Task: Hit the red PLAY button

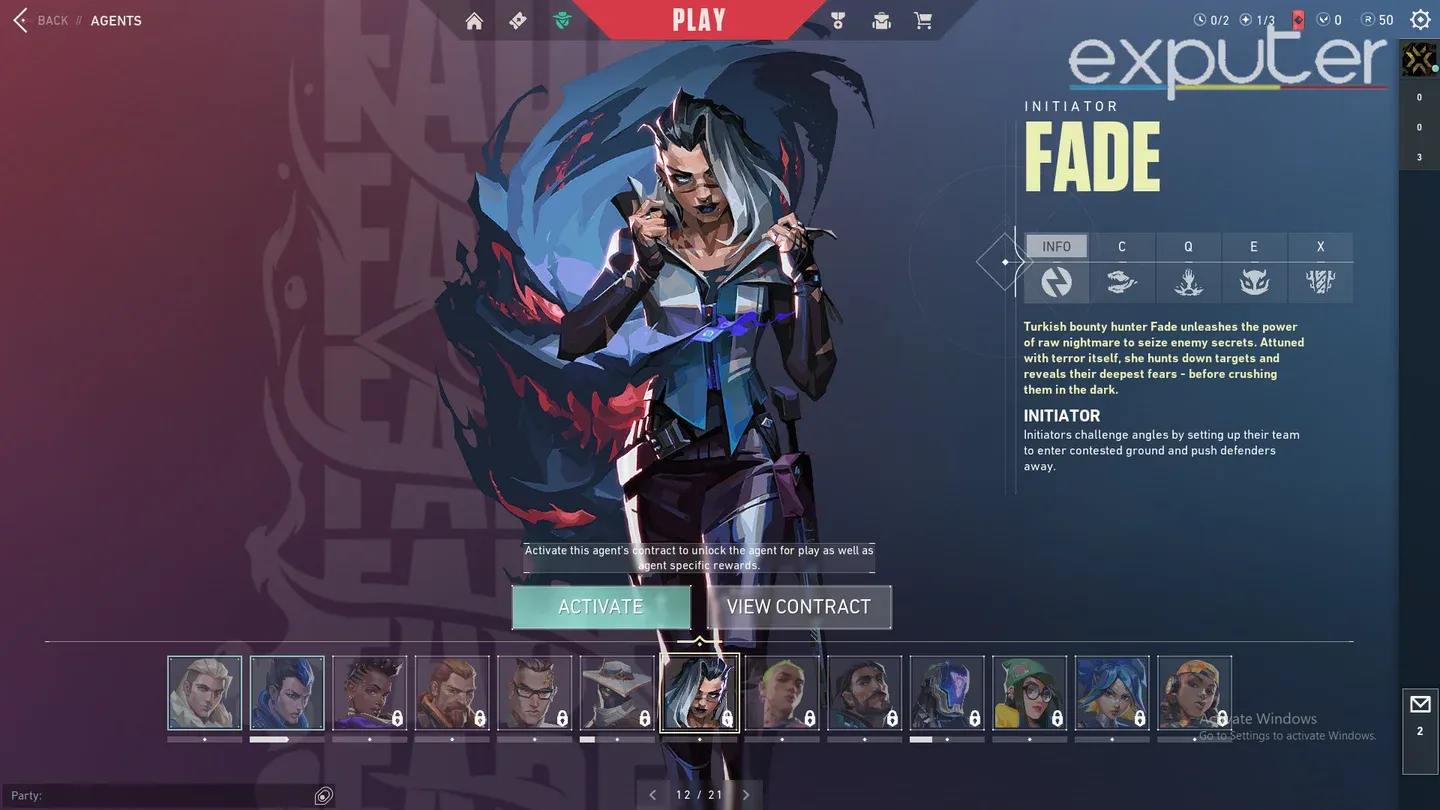Action: tap(699, 20)
